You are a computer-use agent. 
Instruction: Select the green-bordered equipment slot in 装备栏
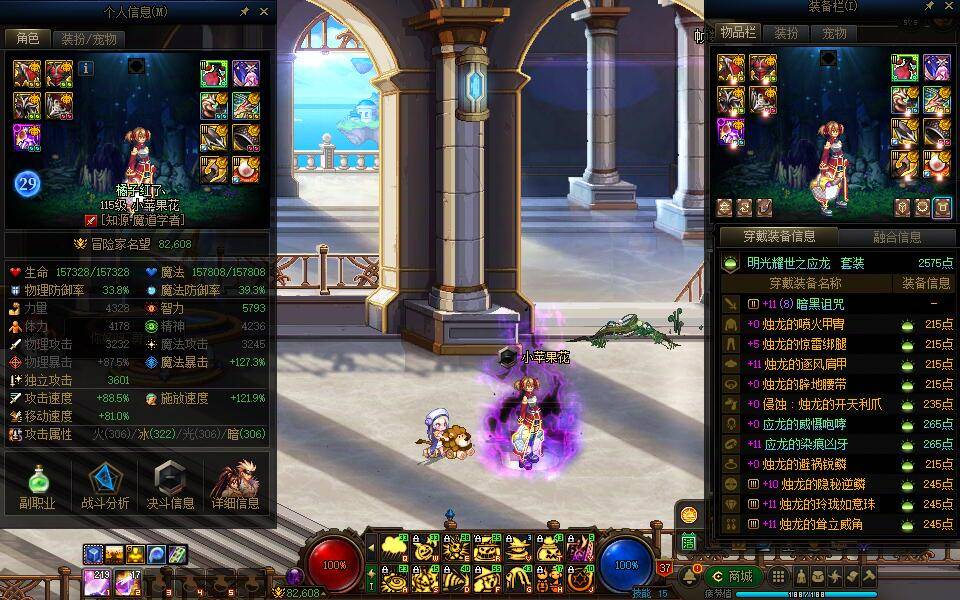(x=905, y=68)
